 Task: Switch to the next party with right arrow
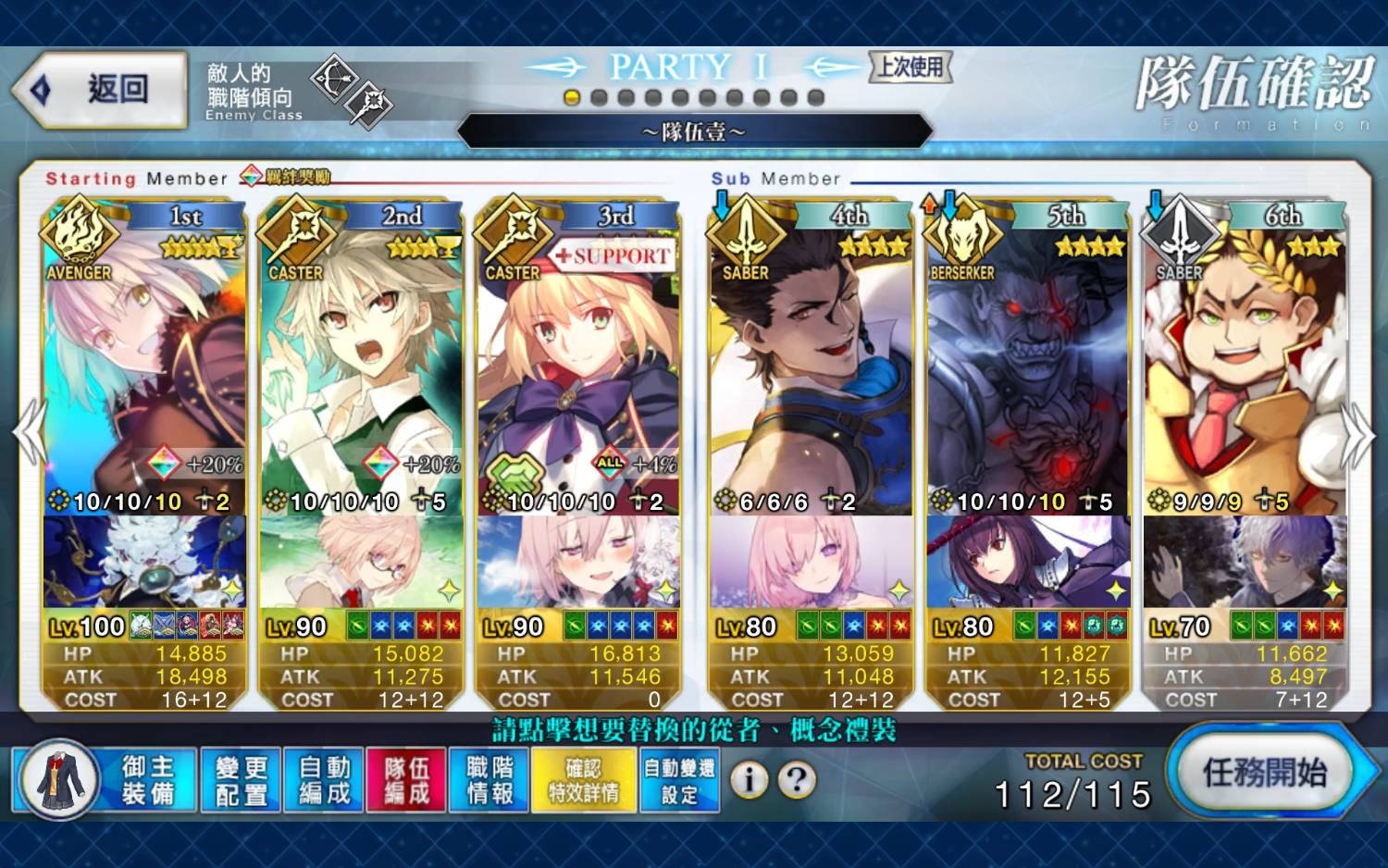click(1357, 433)
